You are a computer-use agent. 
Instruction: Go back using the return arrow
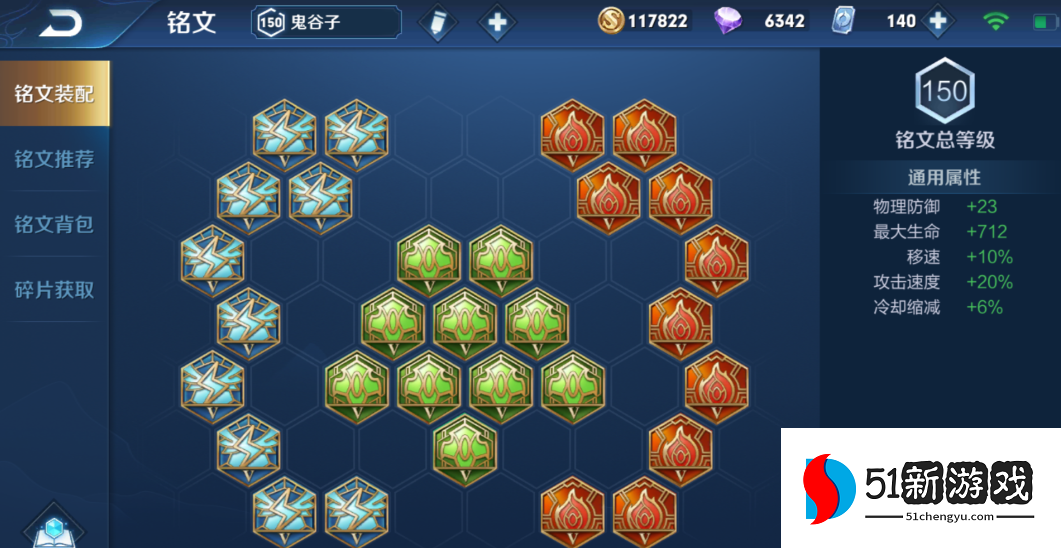60,22
